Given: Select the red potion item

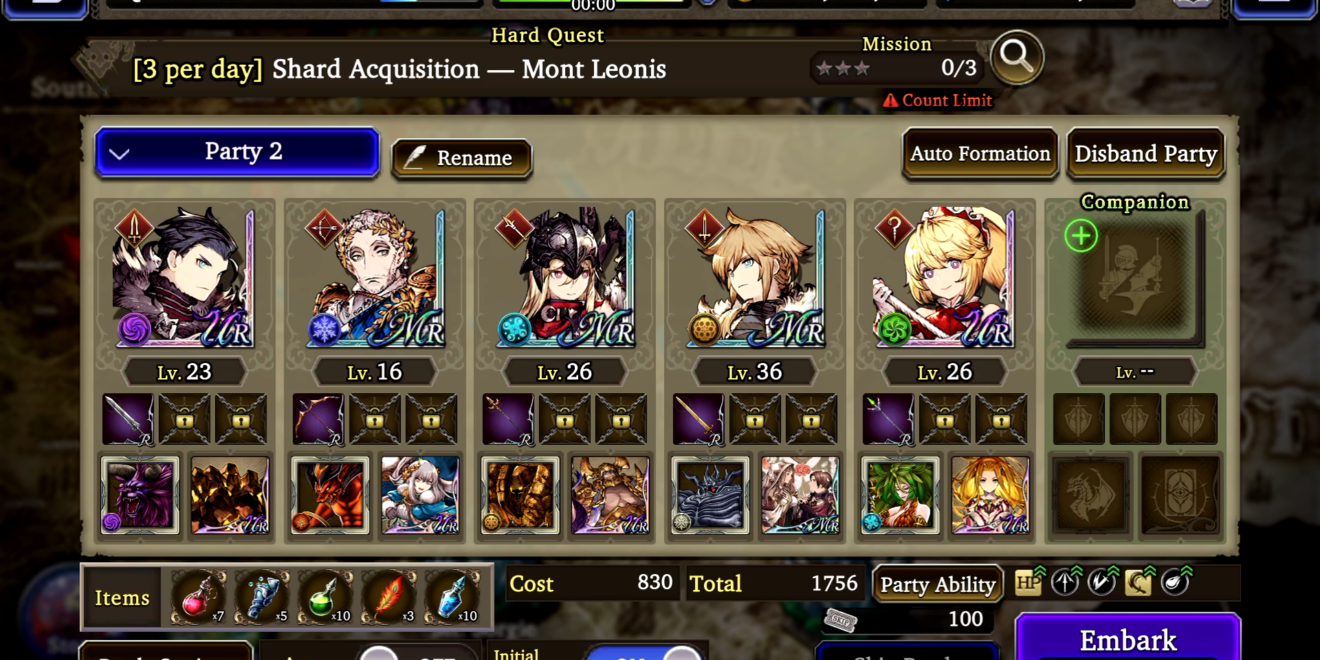Looking at the screenshot, I should point(198,597).
